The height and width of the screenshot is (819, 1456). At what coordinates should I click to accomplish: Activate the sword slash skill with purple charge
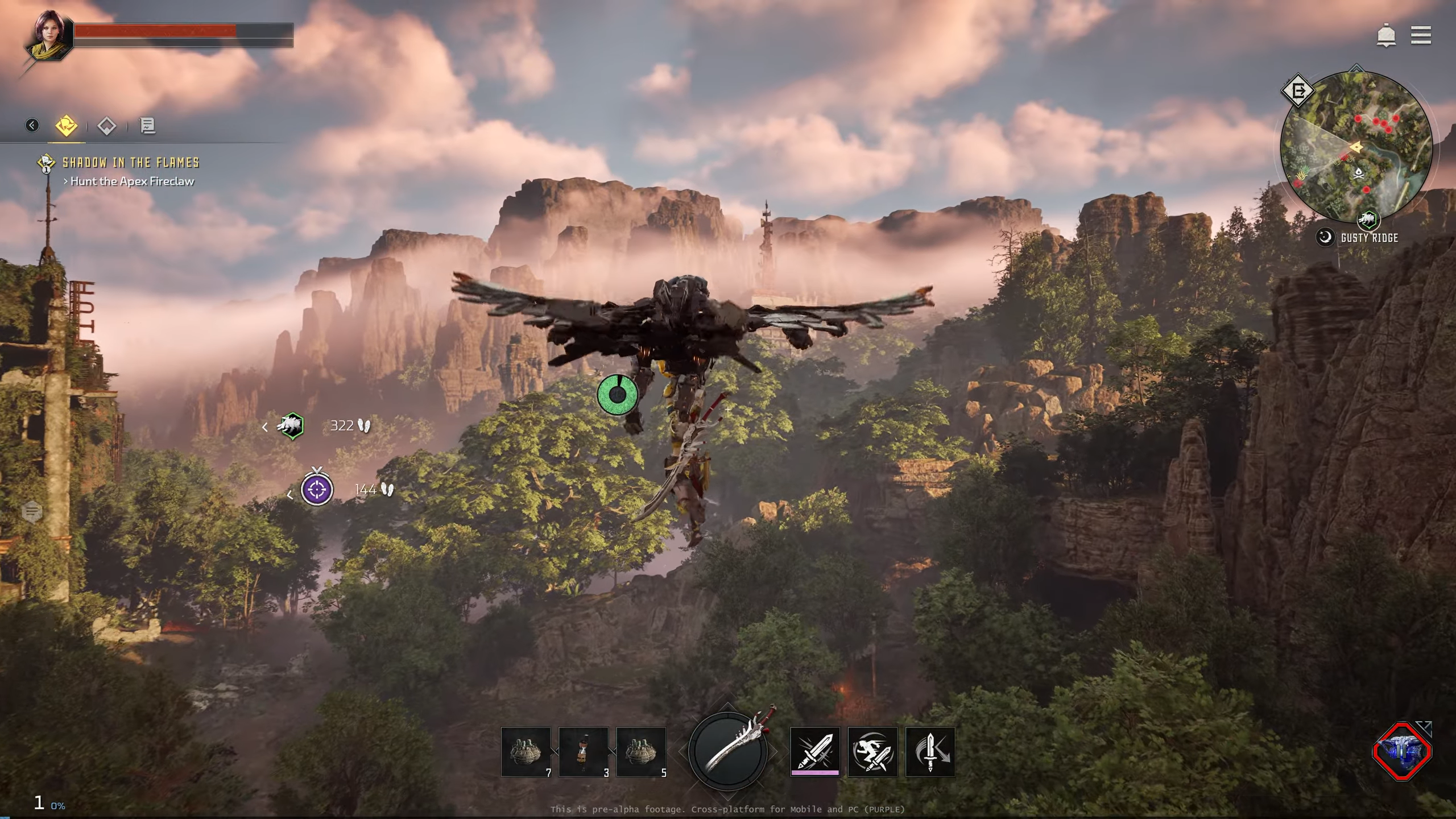point(814,751)
